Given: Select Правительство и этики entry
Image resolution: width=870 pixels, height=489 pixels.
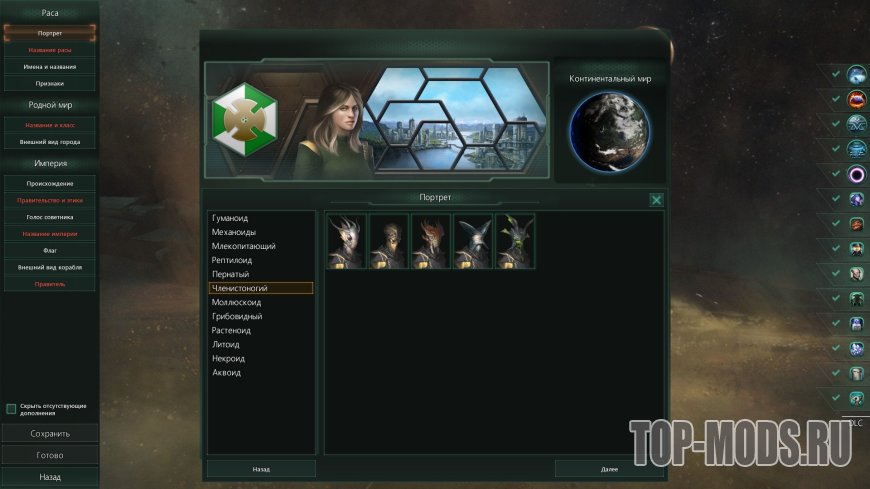Looking at the screenshot, I should [50, 200].
